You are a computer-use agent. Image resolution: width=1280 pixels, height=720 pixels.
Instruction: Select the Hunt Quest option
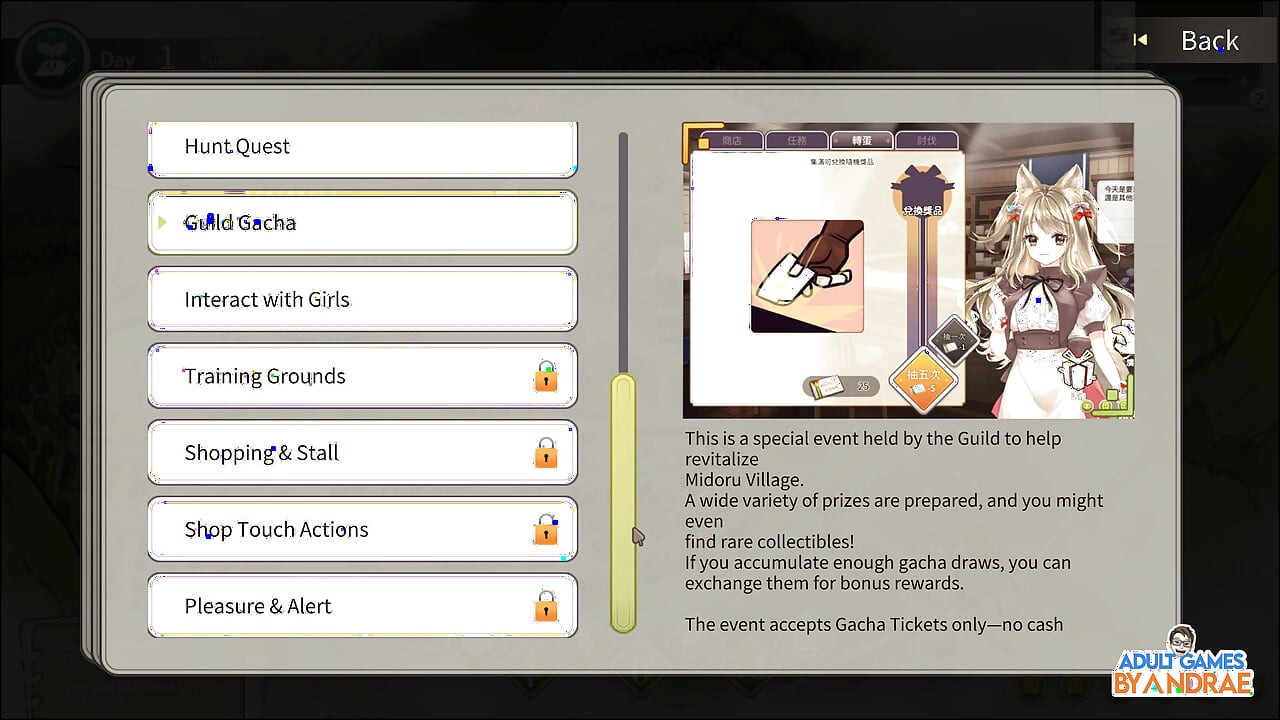362,146
